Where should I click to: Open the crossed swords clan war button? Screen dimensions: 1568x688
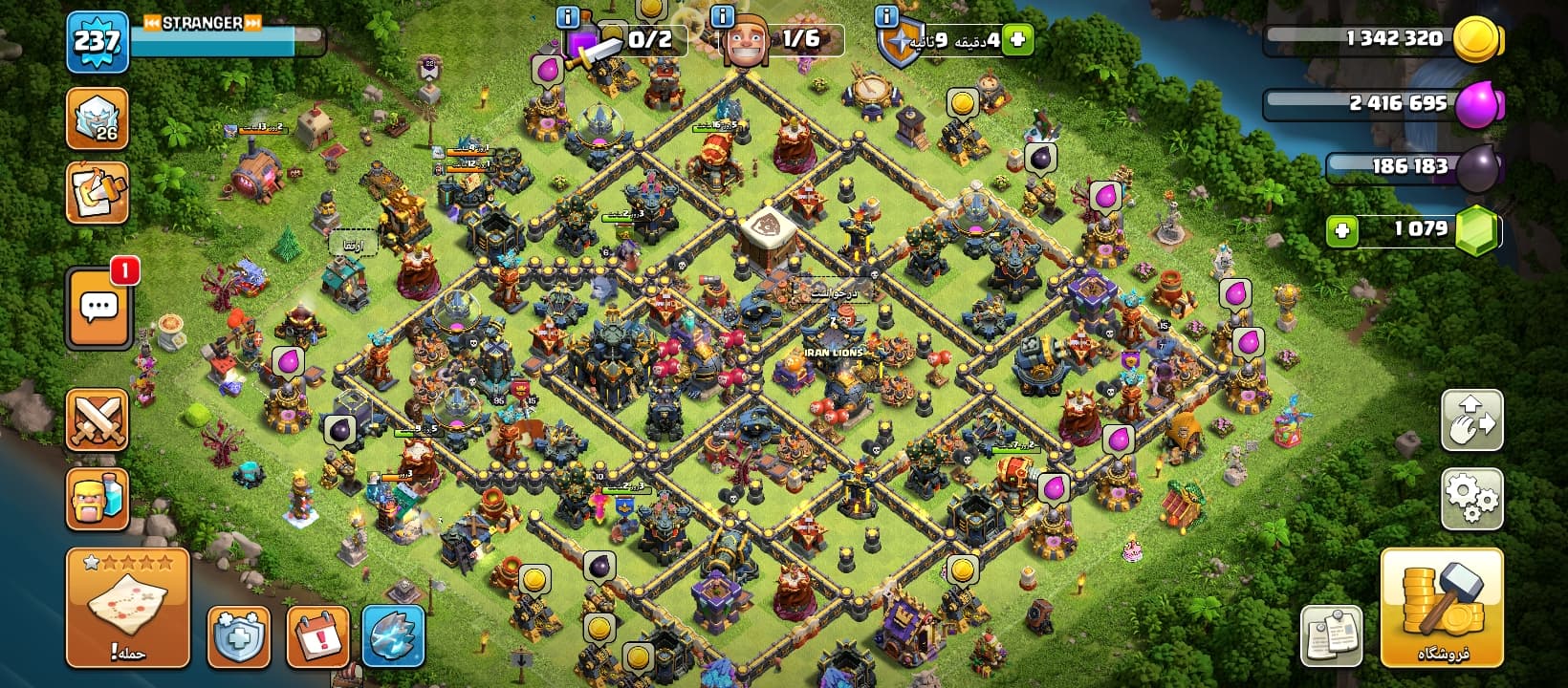tap(97, 420)
